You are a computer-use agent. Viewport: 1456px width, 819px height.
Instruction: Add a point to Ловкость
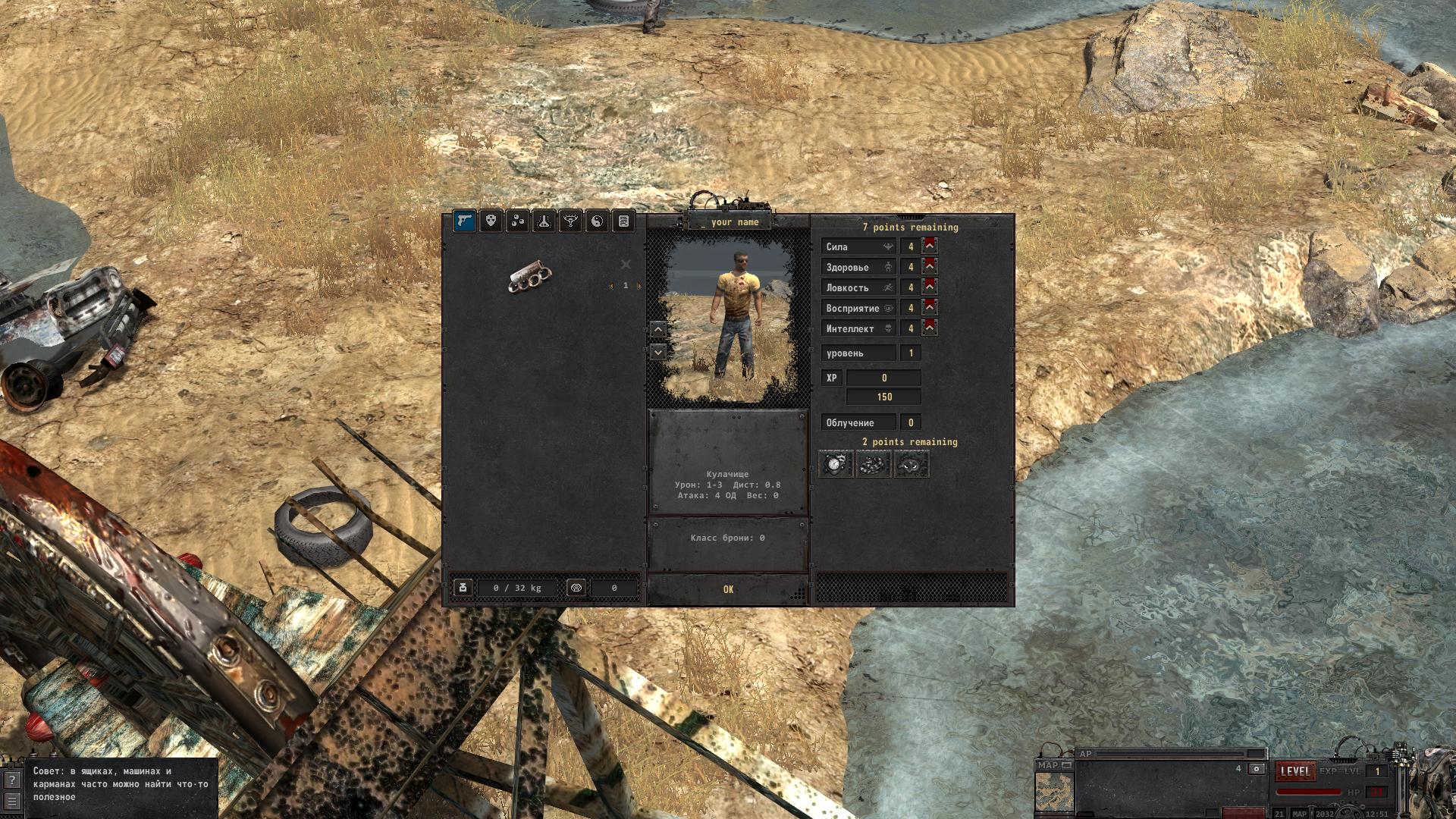930,287
